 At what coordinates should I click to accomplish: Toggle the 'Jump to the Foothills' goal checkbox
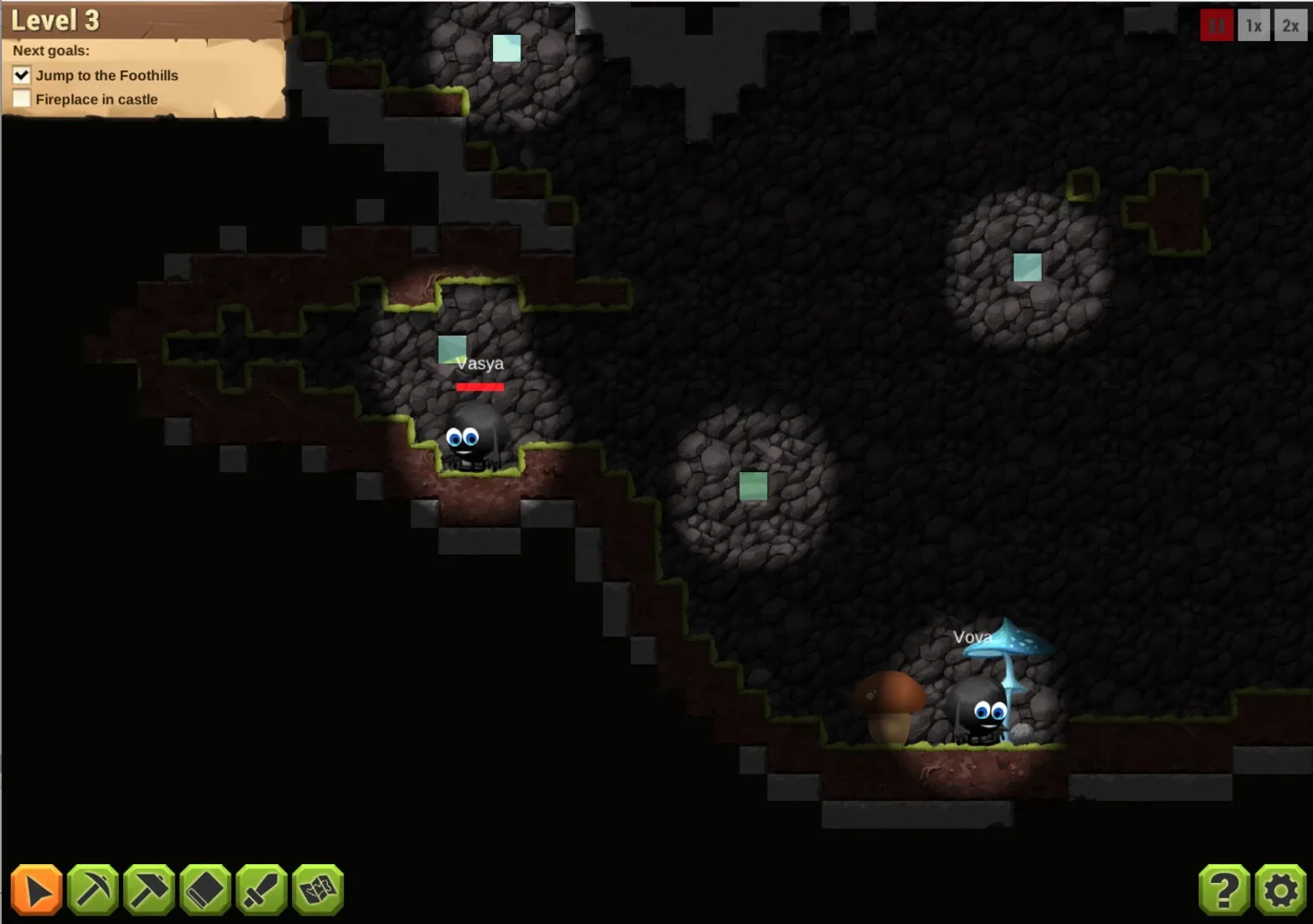21,75
